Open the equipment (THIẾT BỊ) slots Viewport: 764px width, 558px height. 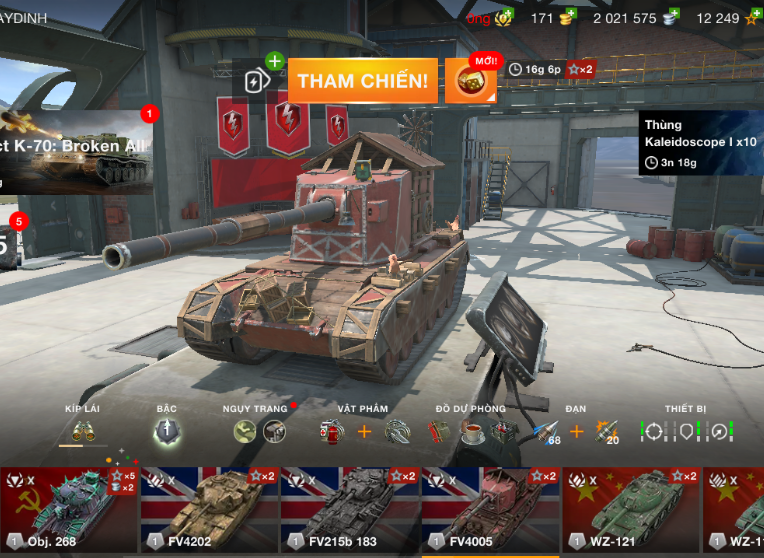(686, 431)
